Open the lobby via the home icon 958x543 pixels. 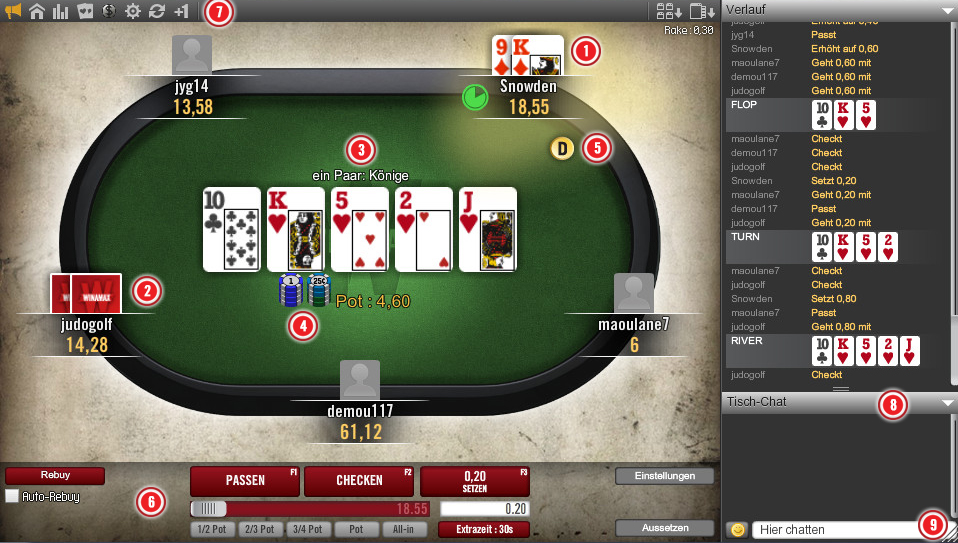tap(37, 12)
